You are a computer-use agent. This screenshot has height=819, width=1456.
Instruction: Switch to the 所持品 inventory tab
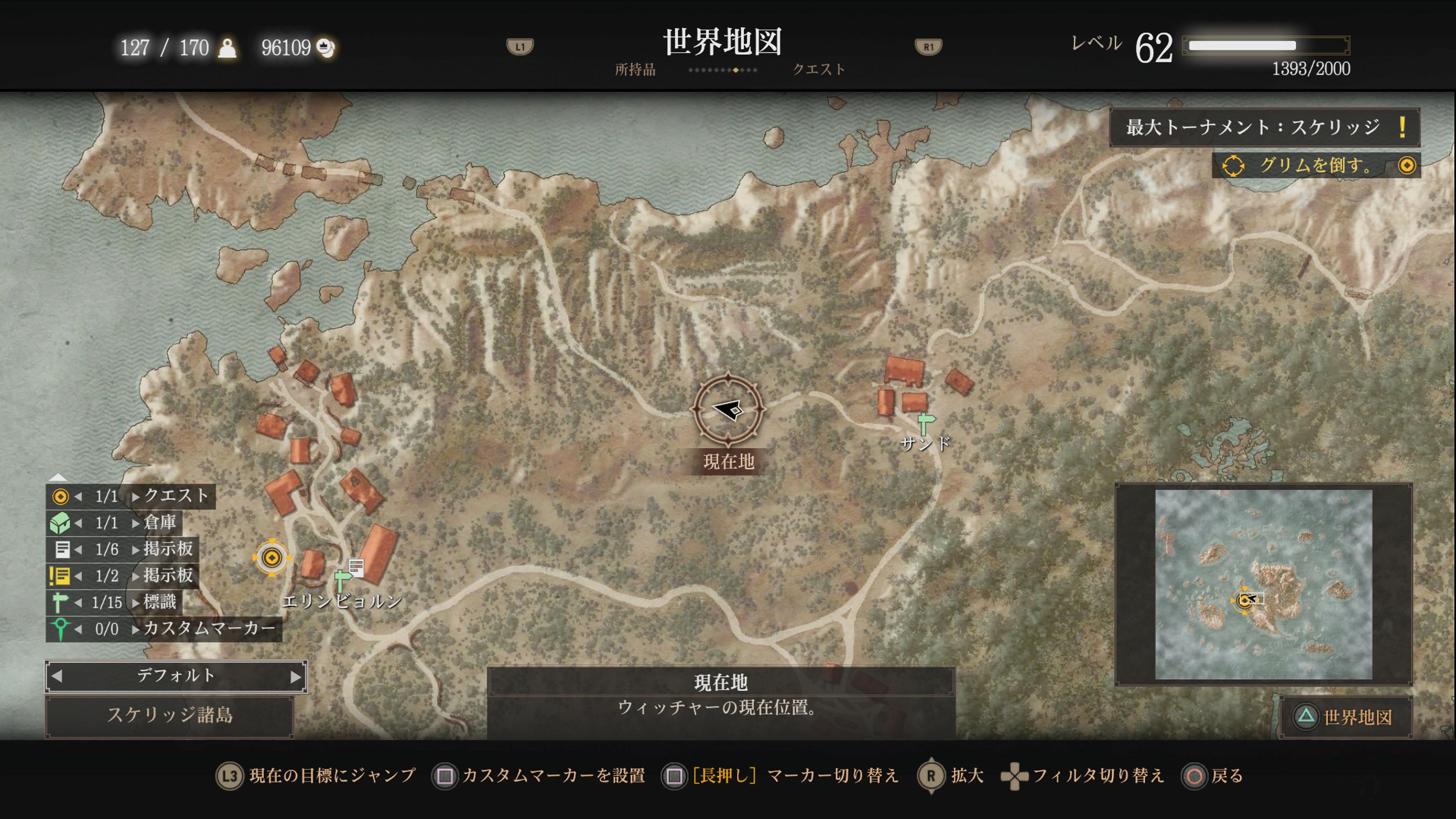[x=635, y=69]
